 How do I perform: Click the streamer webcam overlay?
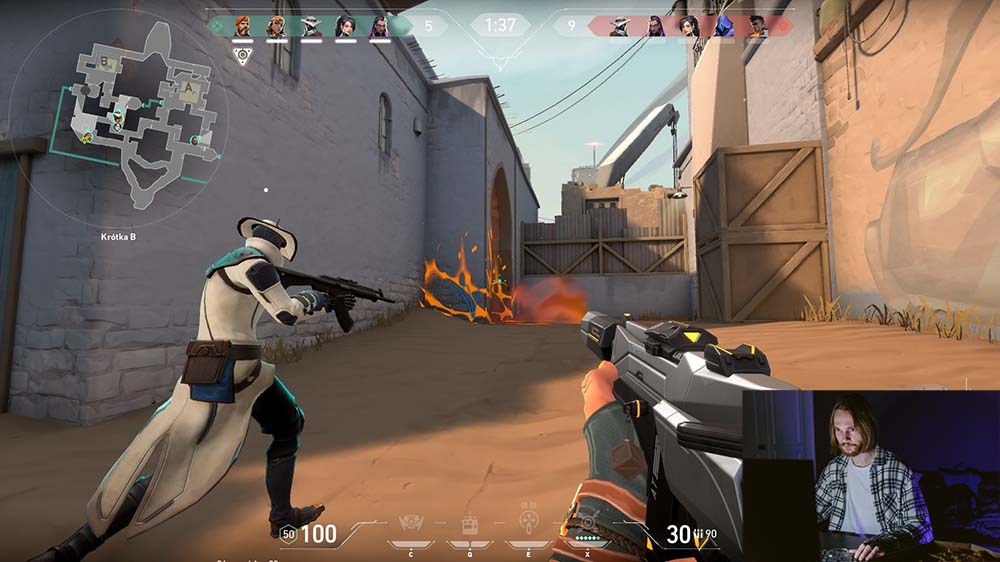(x=870, y=475)
